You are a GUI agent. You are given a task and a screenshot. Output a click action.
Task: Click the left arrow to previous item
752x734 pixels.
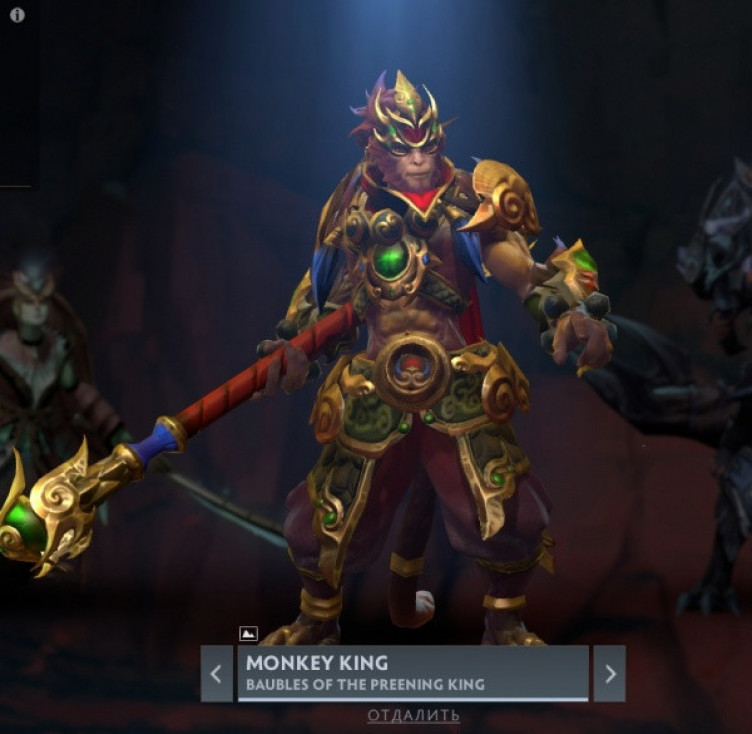tap(216, 673)
